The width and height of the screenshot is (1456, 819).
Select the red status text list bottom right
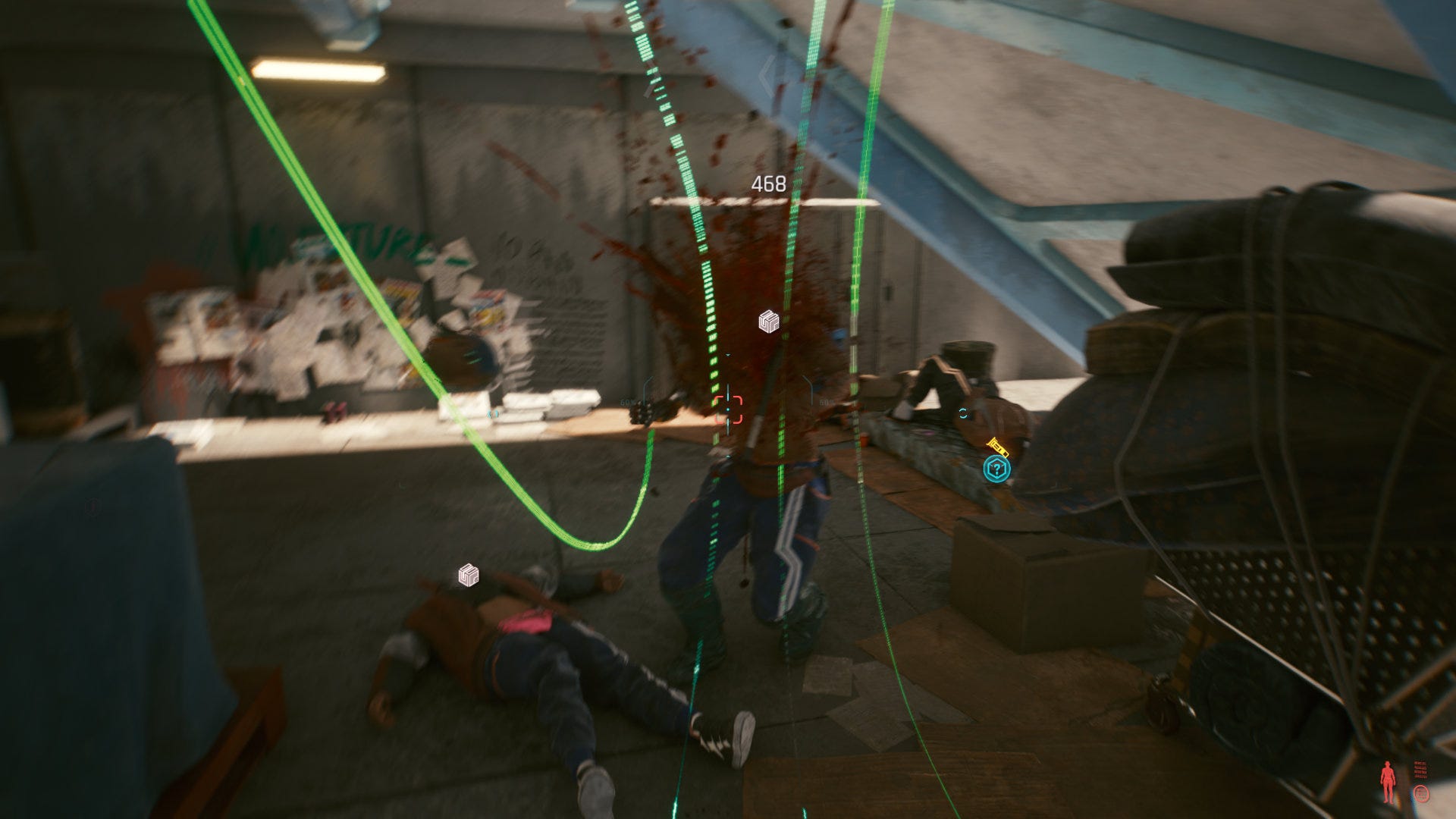click(1420, 768)
